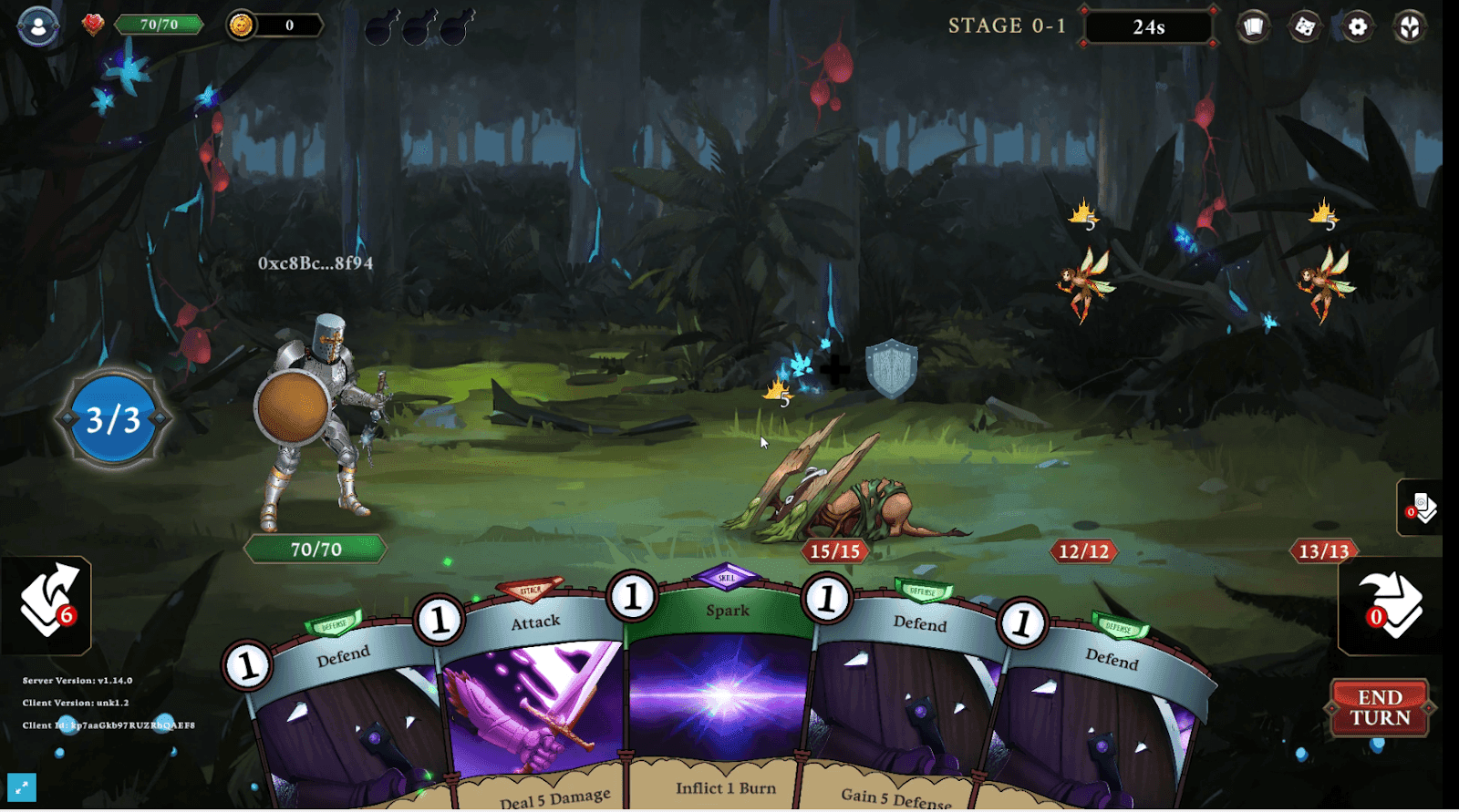Click the heart icon next to health
The height and width of the screenshot is (812, 1459).
(x=94, y=25)
